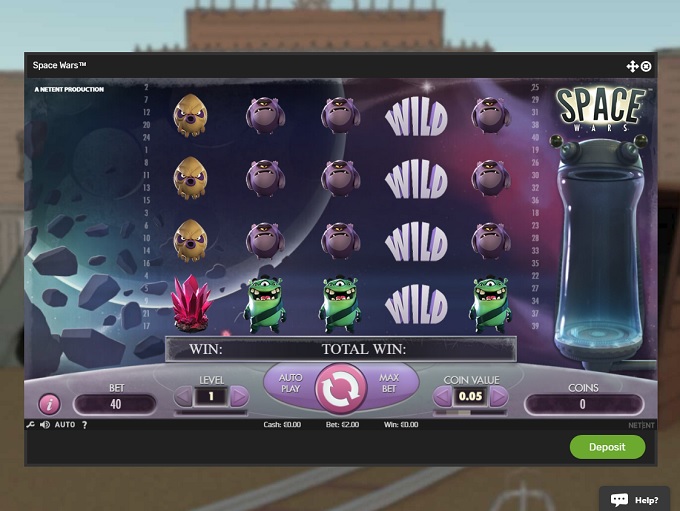The height and width of the screenshot is (511, 680).
Task: Spin the reels with the center button
Action: tap(341, 389)
